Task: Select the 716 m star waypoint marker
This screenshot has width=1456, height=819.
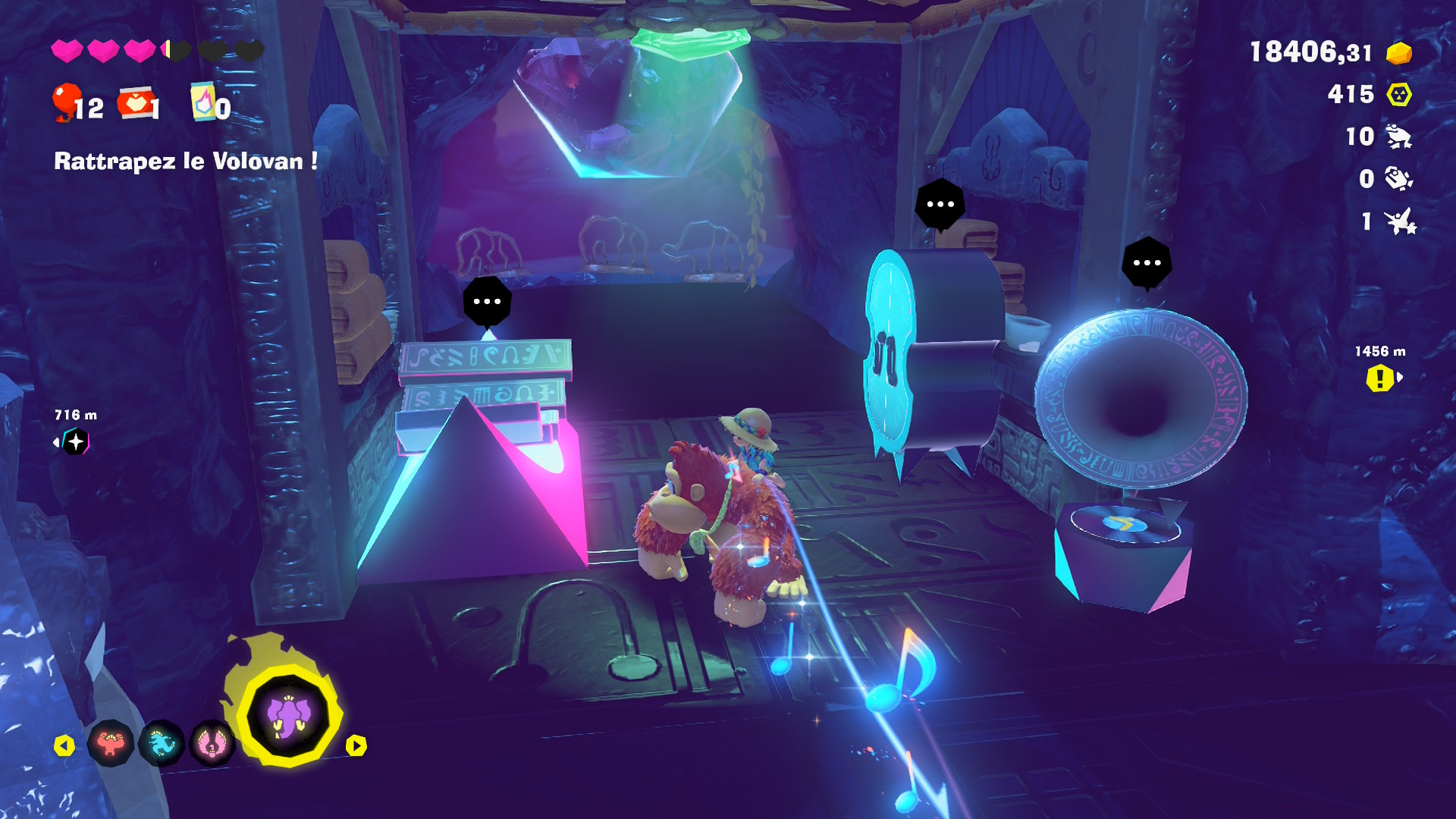Action: (76, 441)
